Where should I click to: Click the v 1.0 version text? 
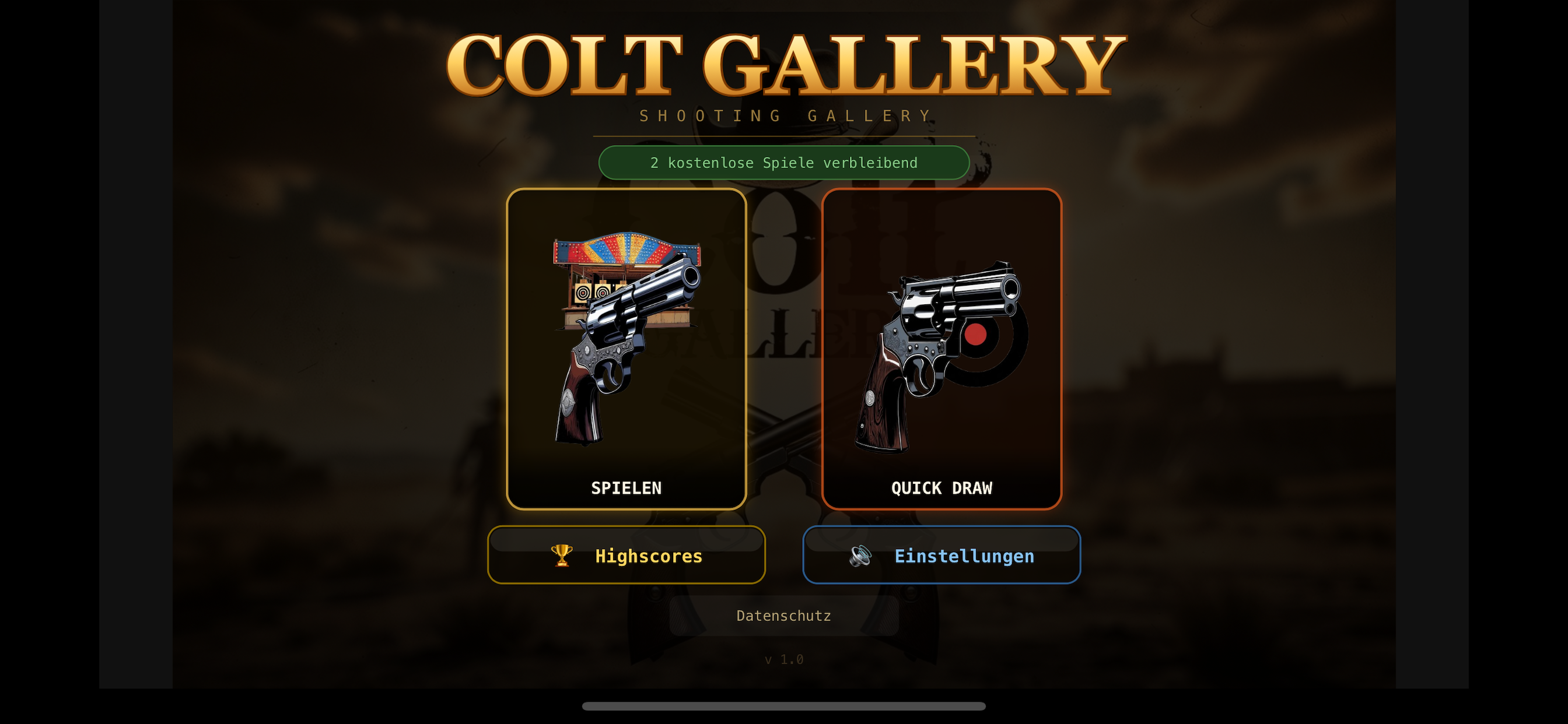pyautogui.click(x=784, y=658)
